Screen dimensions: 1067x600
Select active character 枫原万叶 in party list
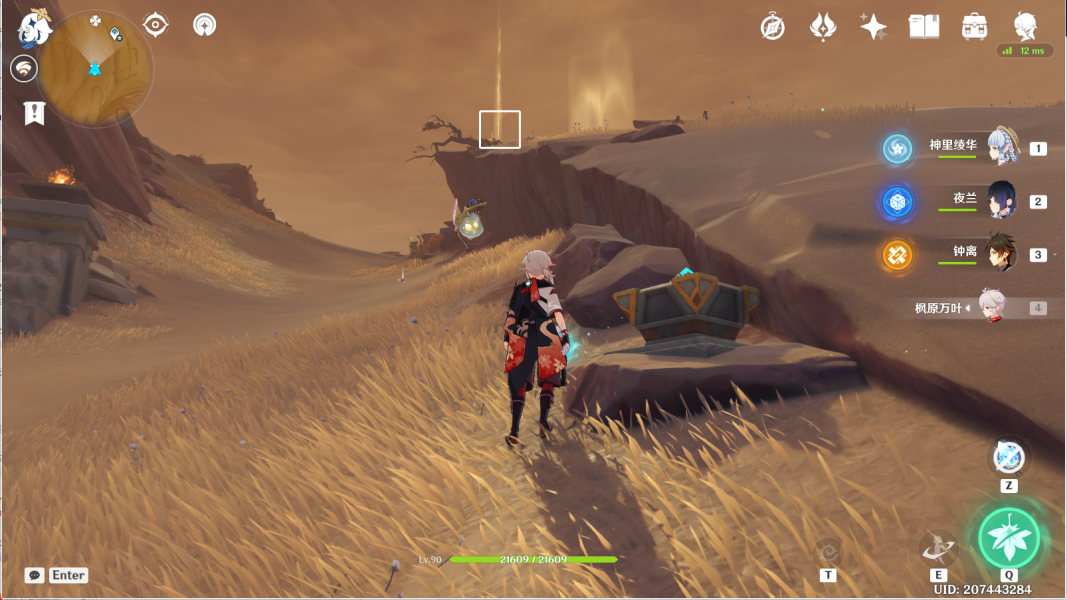[990, 308]
